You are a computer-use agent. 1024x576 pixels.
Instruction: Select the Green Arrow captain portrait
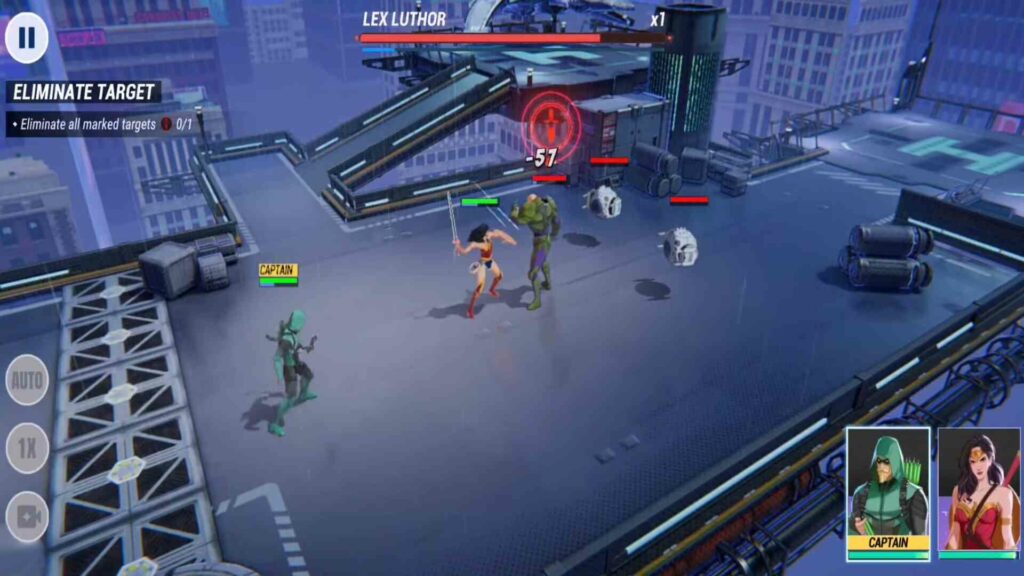(x=888, y=492)
